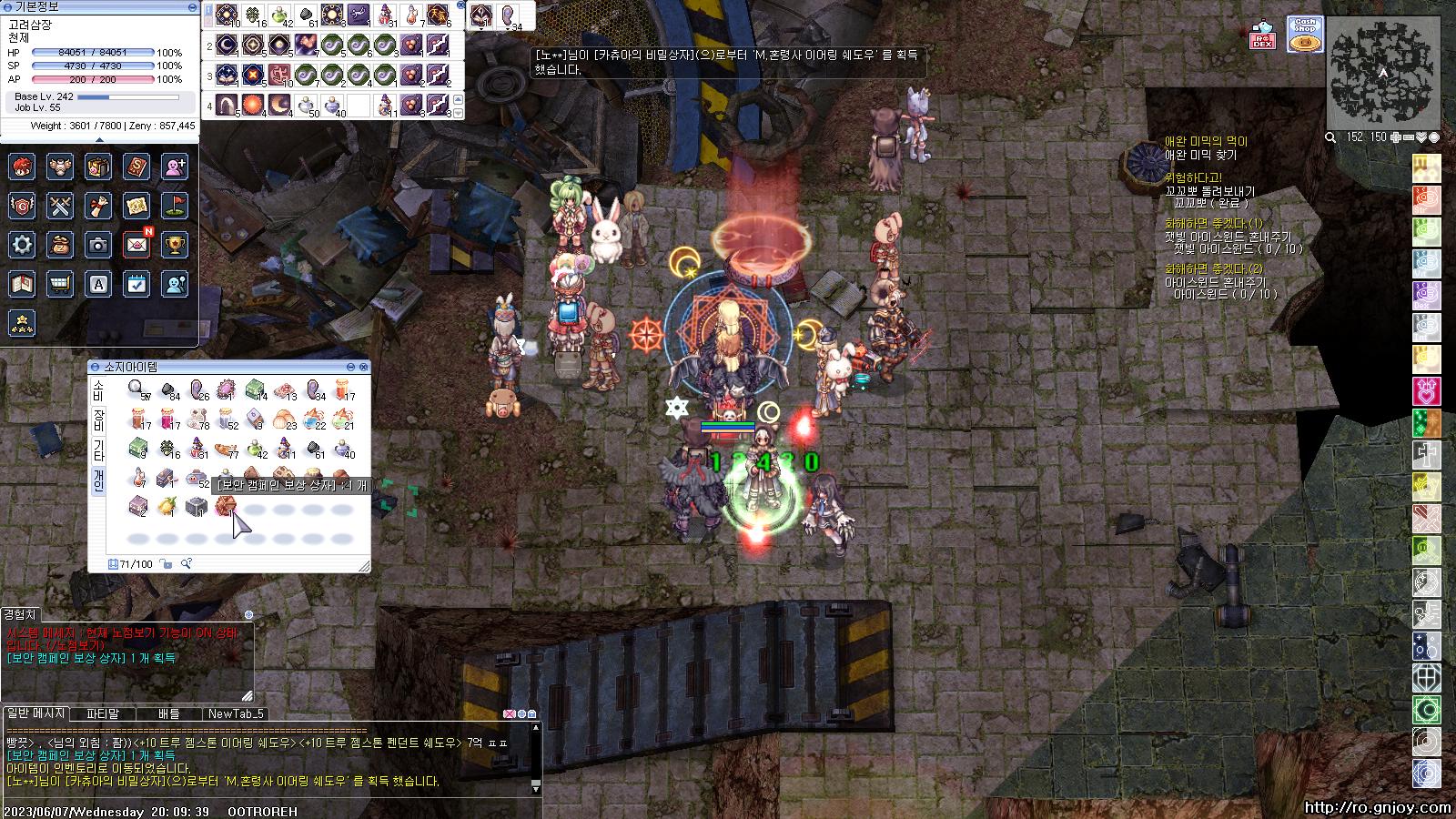Viewport: 1456px width, 819px height.
Task: Open the trophy achievements icon
Action: (175, 244)
